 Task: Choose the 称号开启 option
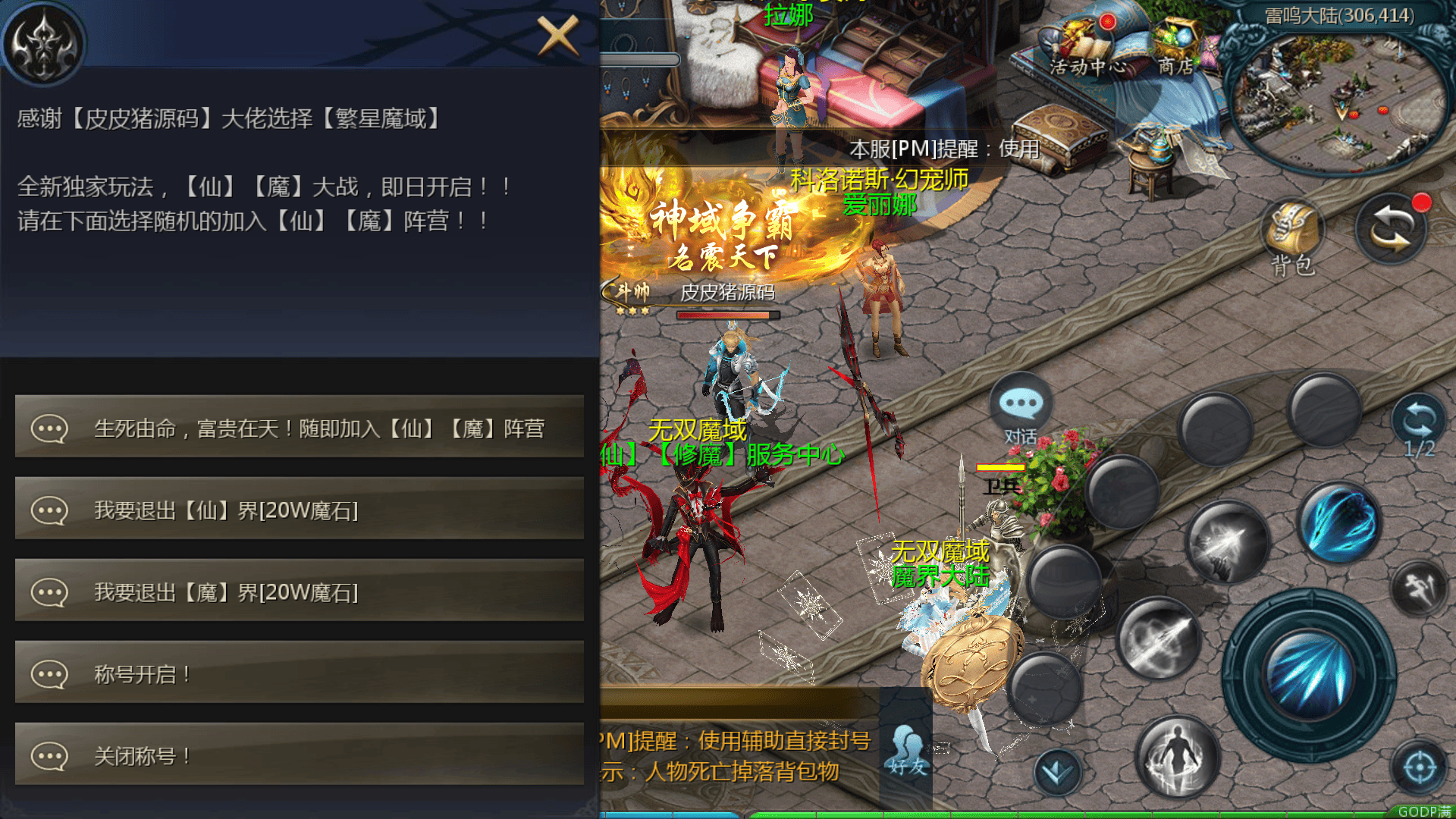[300, 674]
